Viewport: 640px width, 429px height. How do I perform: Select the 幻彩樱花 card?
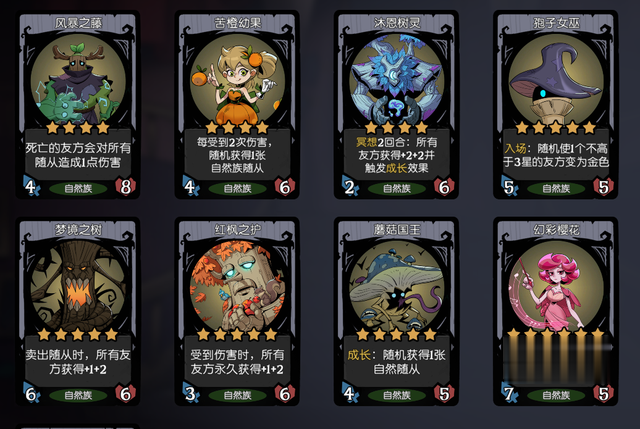click(x=556, y=308)
